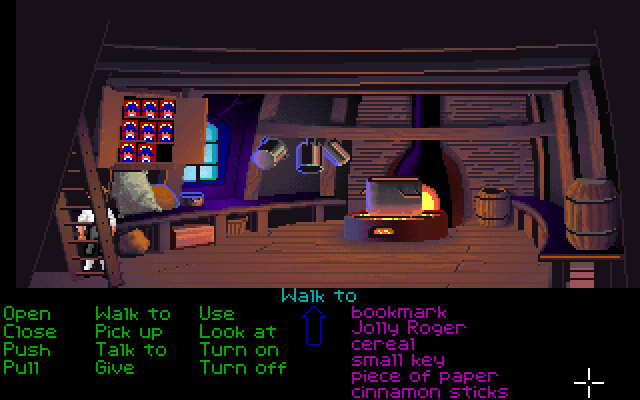Select cereal in the inventory list

(x=384, y=344)
